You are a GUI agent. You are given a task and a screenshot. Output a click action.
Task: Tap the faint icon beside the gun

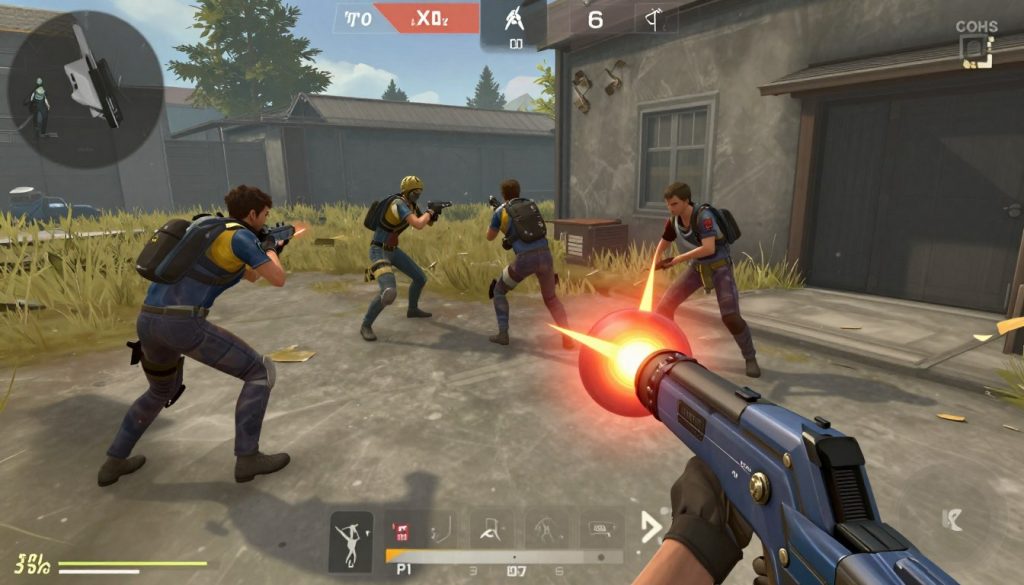(x=953, y=518)
